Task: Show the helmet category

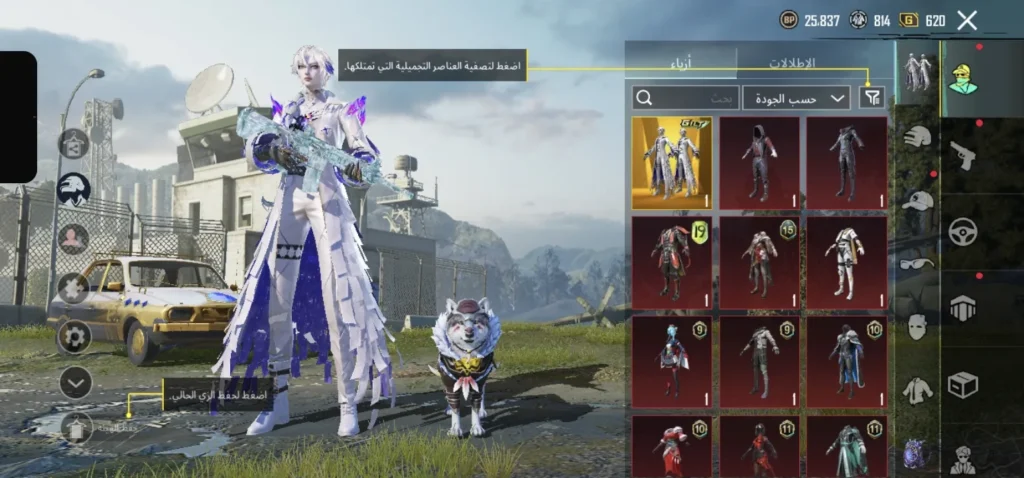Action: (917, 140)
